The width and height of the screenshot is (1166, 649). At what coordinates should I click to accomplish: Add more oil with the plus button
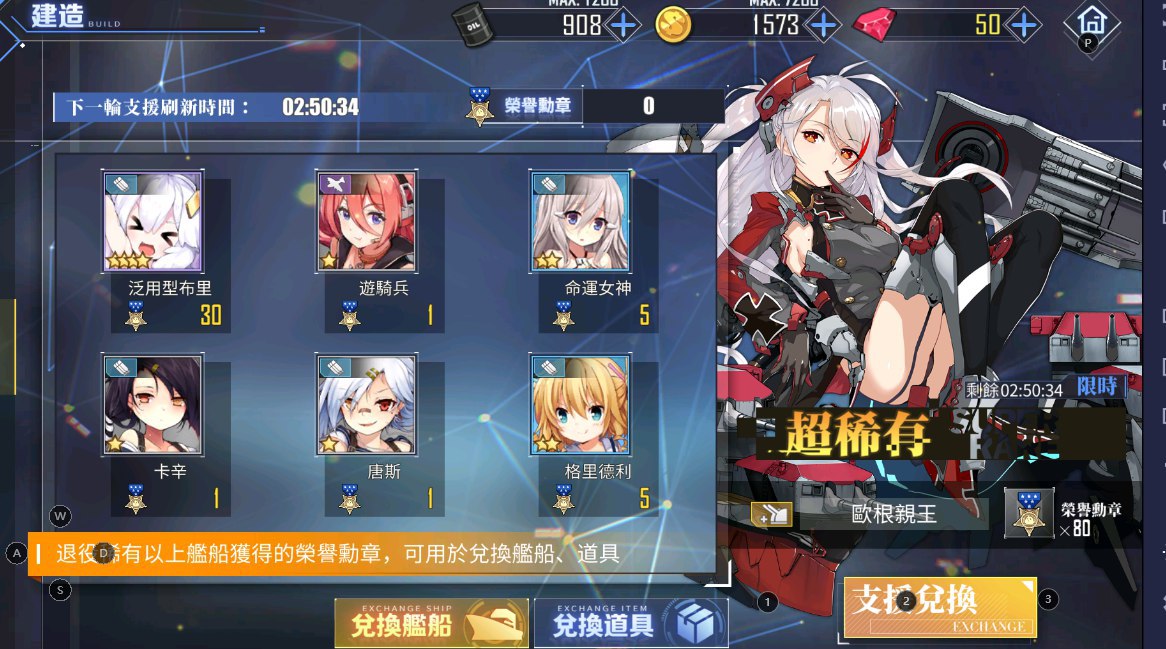[x=623, y=24]
